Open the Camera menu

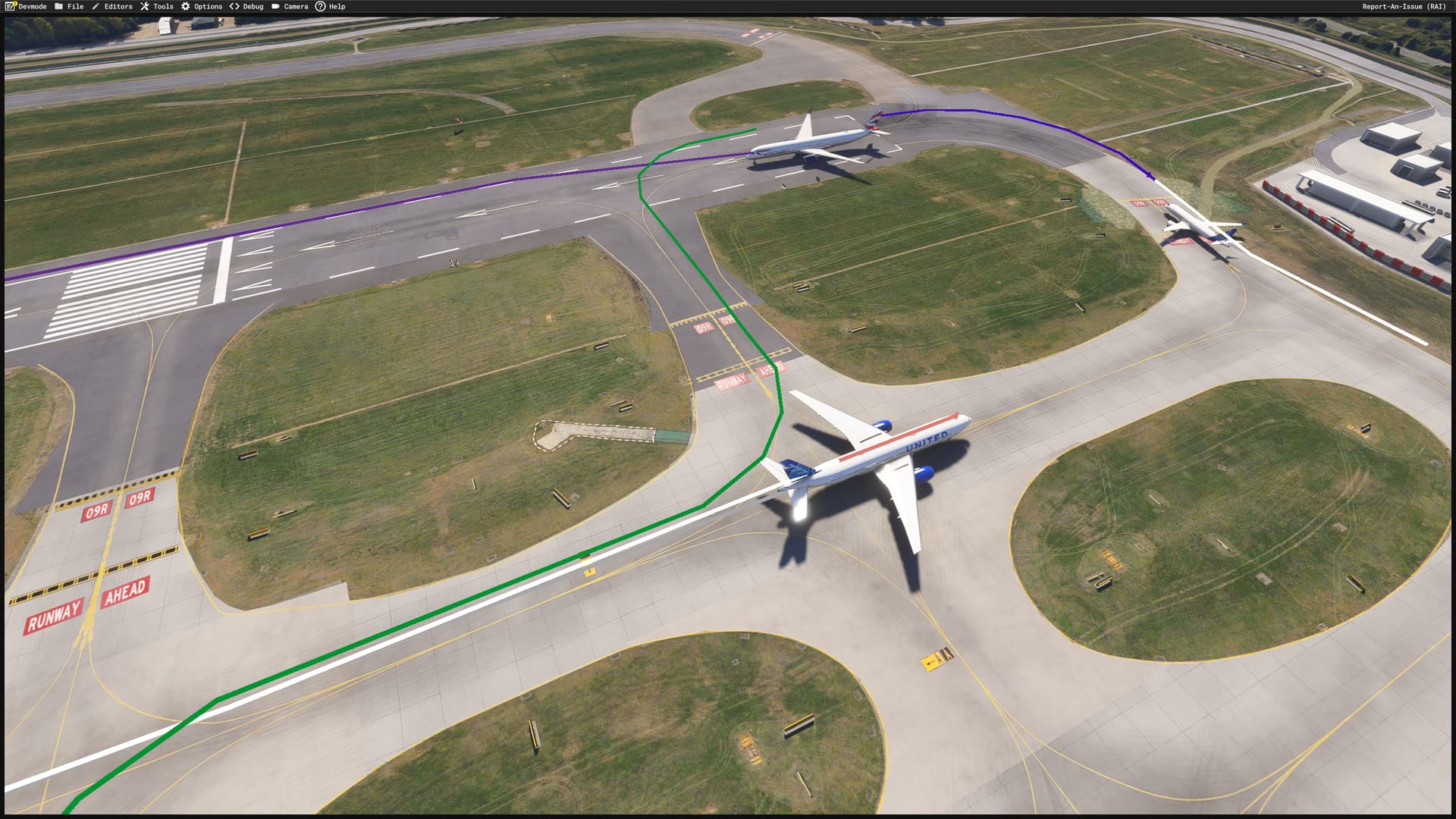(290, 7)
